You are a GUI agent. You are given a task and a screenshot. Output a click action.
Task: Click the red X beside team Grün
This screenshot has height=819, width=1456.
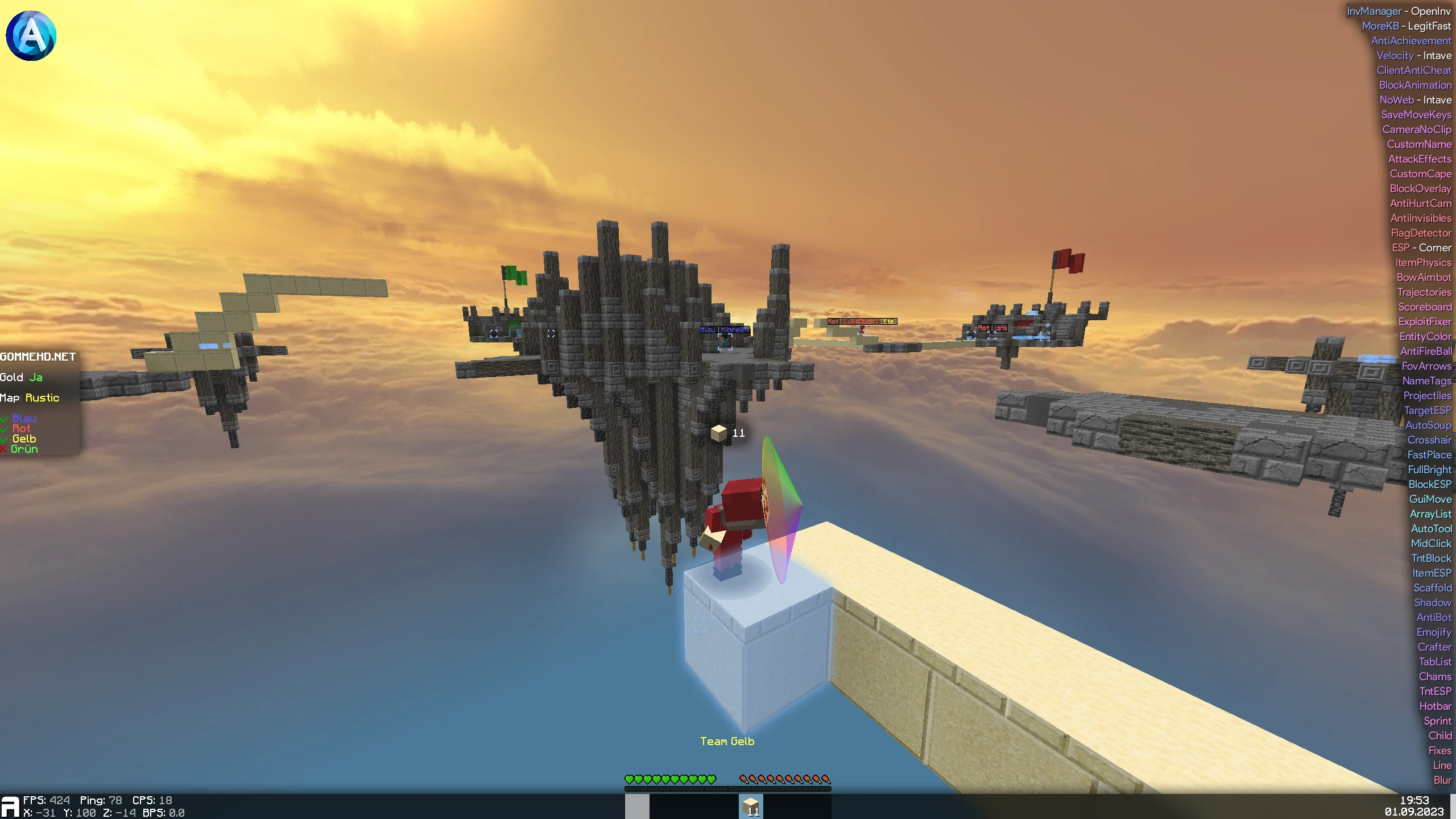point(4,449)
